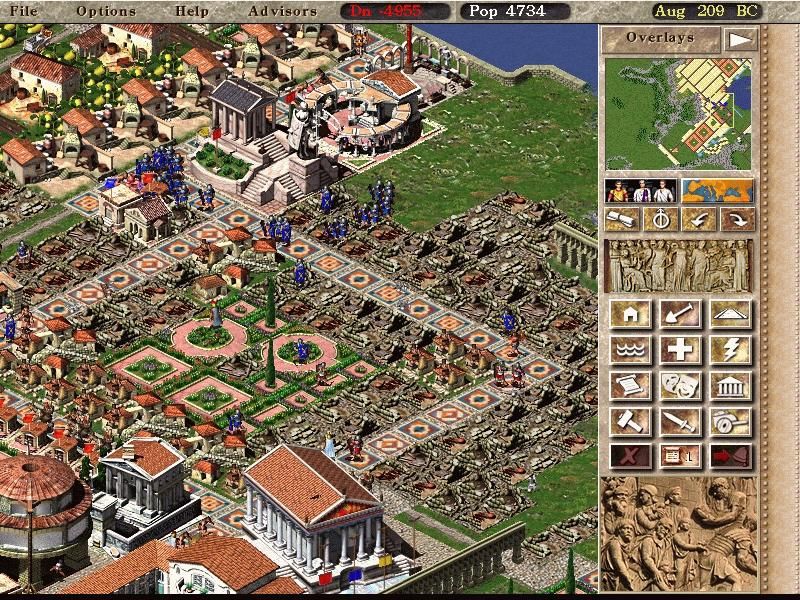Image resolution: width=800 pixels, height=600 pixels.
Task: Open the Advisors menu
Action: 282,11
